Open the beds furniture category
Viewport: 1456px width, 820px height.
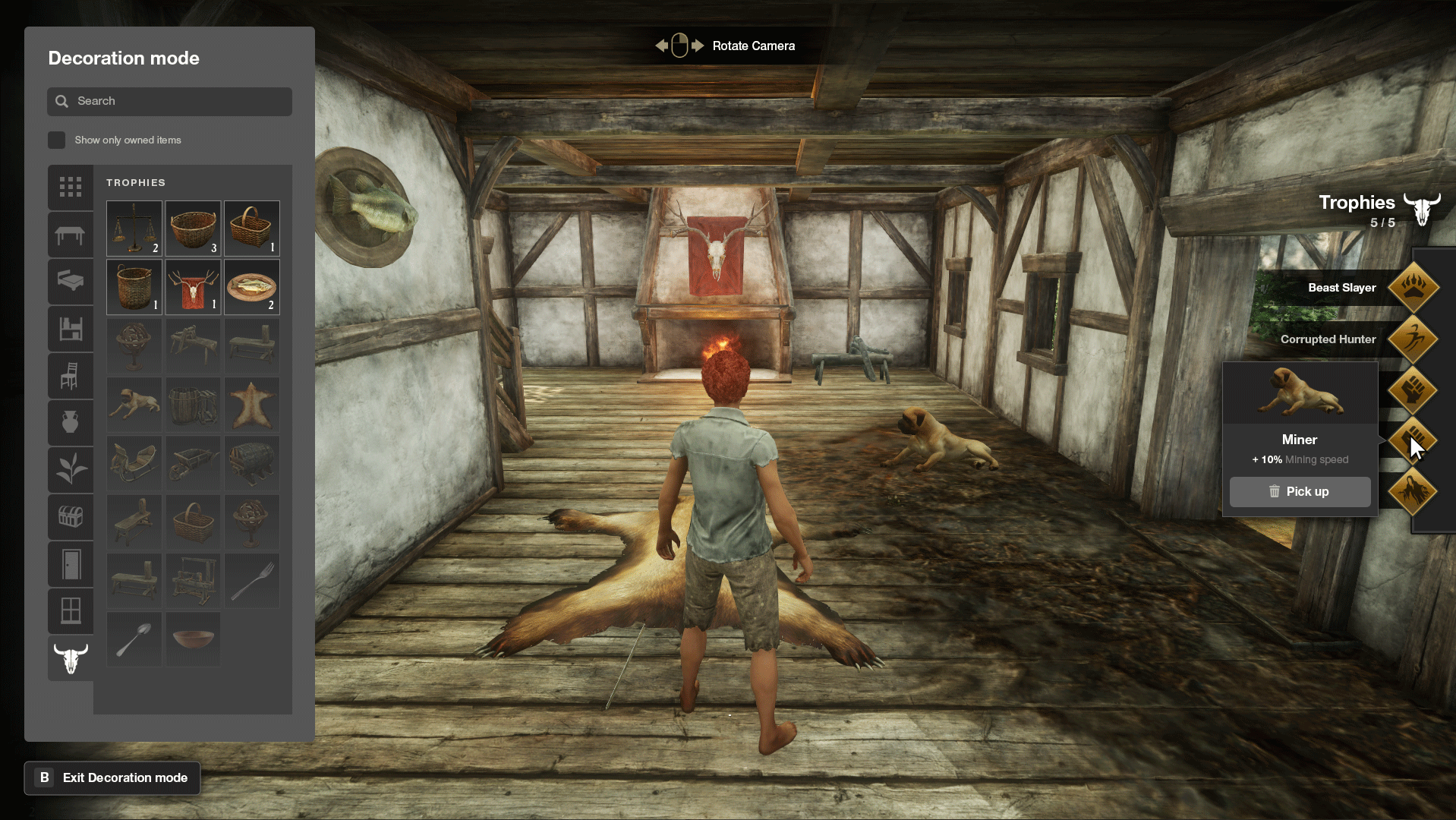pos(71,282)
